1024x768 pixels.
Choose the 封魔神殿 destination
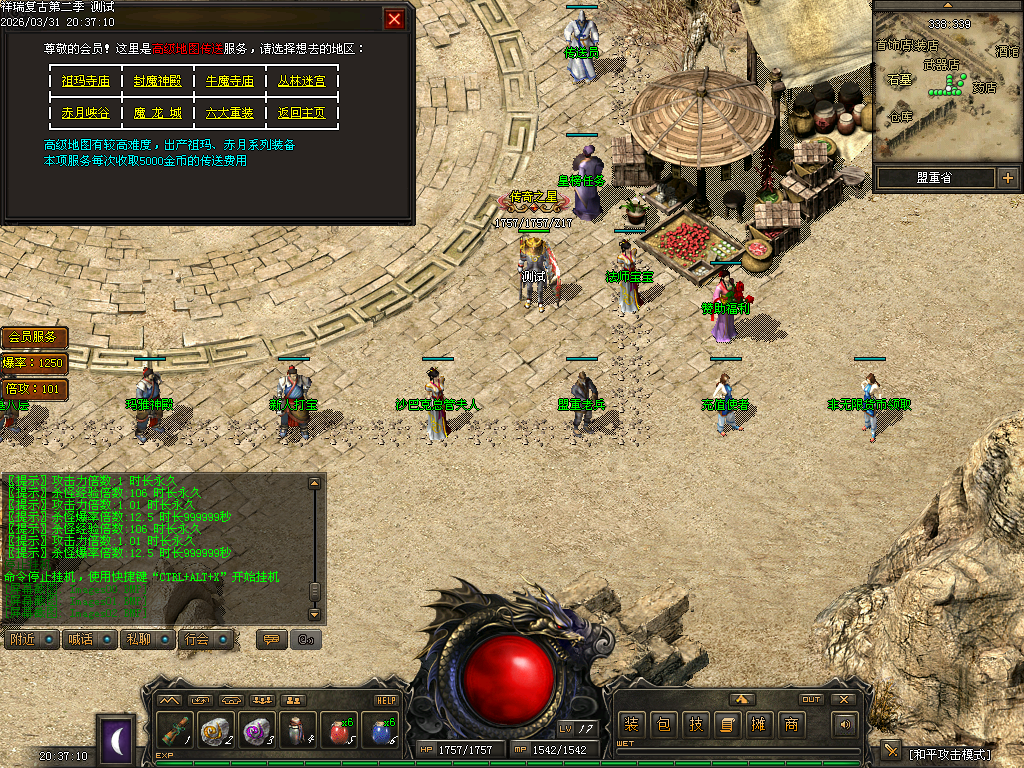[x=158, y=81]
